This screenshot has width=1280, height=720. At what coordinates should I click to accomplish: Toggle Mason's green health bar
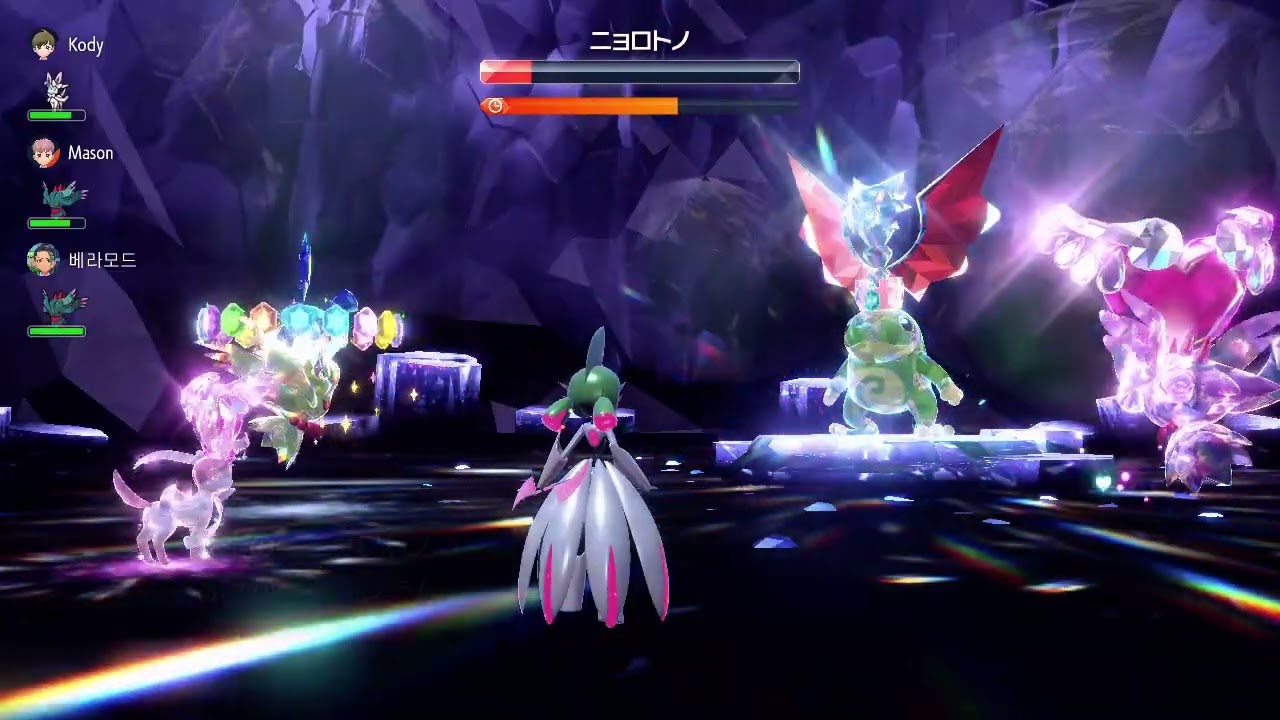pyautogui.click(x=56, y=223)
